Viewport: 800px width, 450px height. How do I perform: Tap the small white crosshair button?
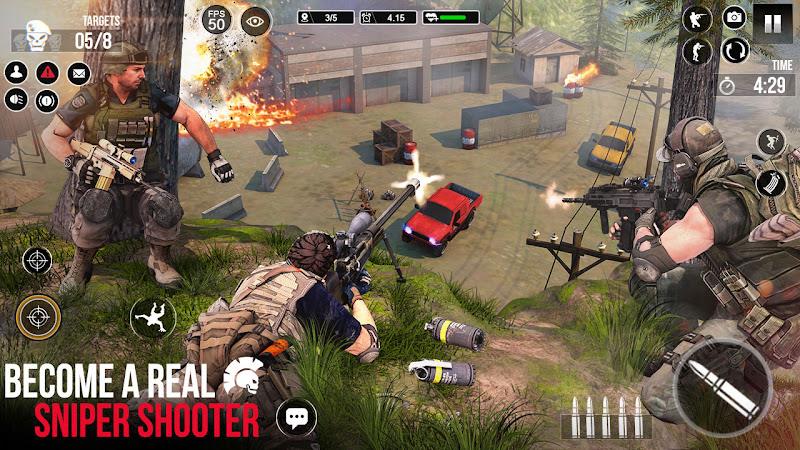click(37, 261)
